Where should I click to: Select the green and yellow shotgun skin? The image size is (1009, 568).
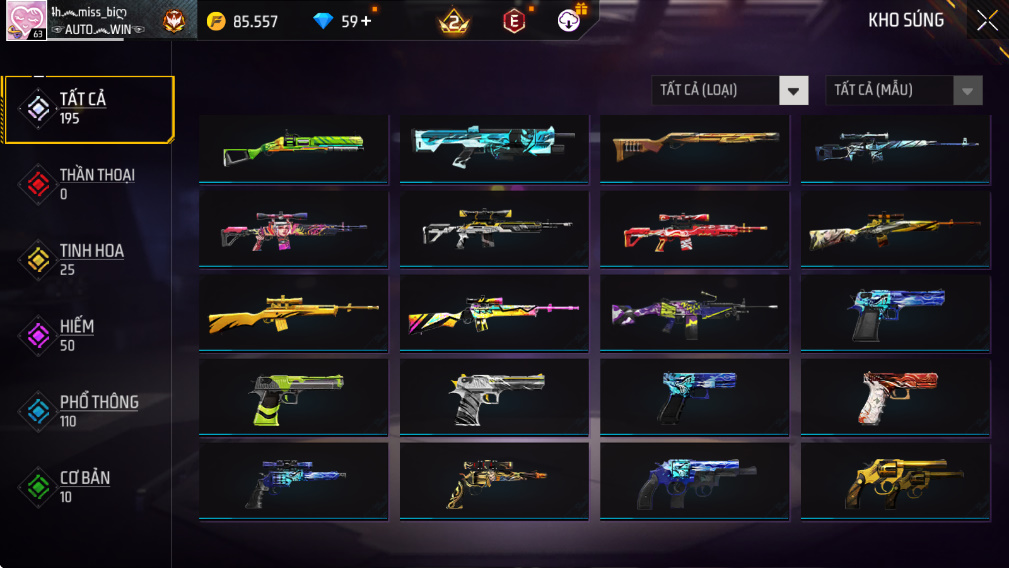[x=293, y=149]
